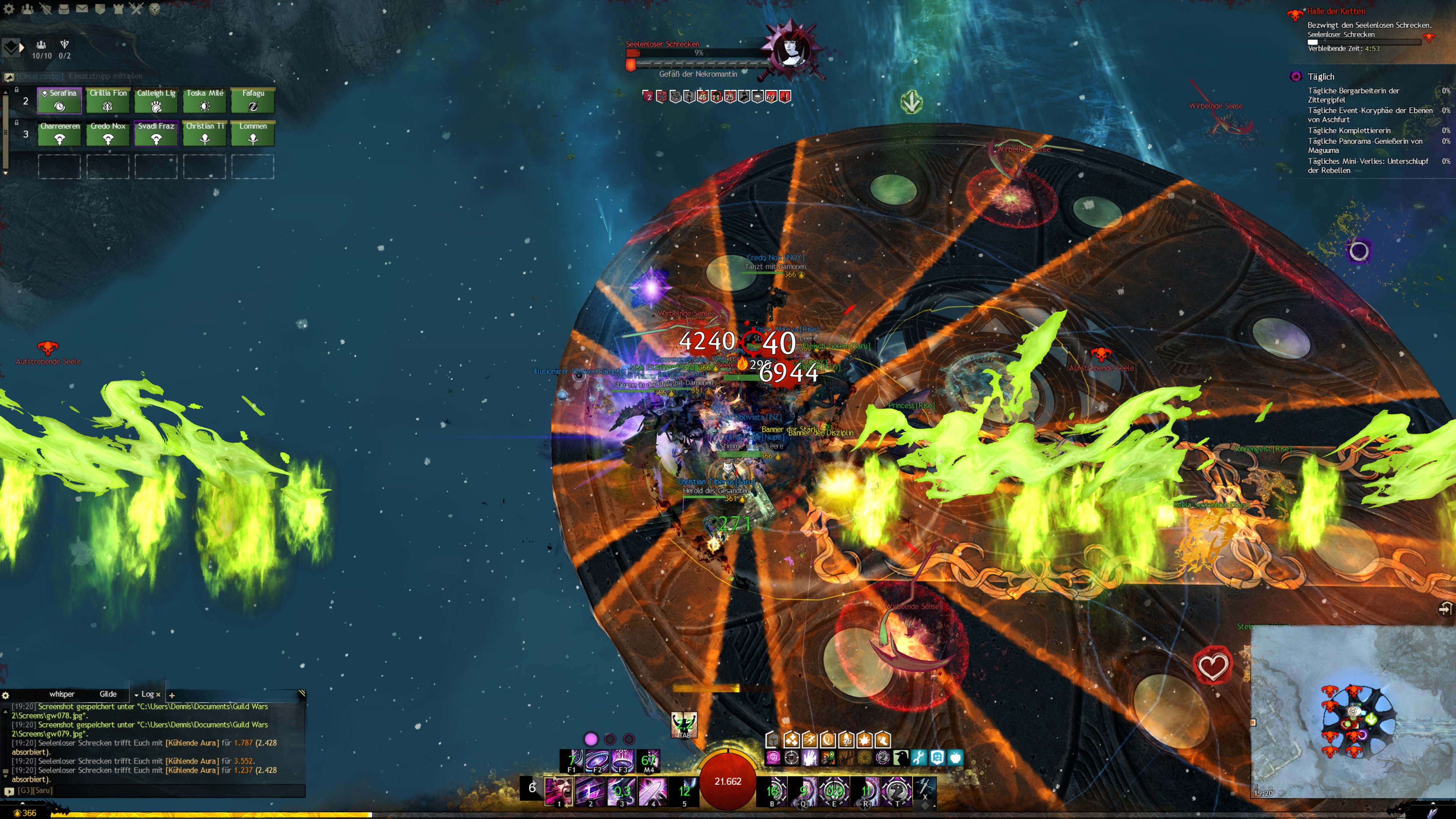Open the lion head trading post icon
This screenshot has width=1456, height=819.
tap(154, 8)
